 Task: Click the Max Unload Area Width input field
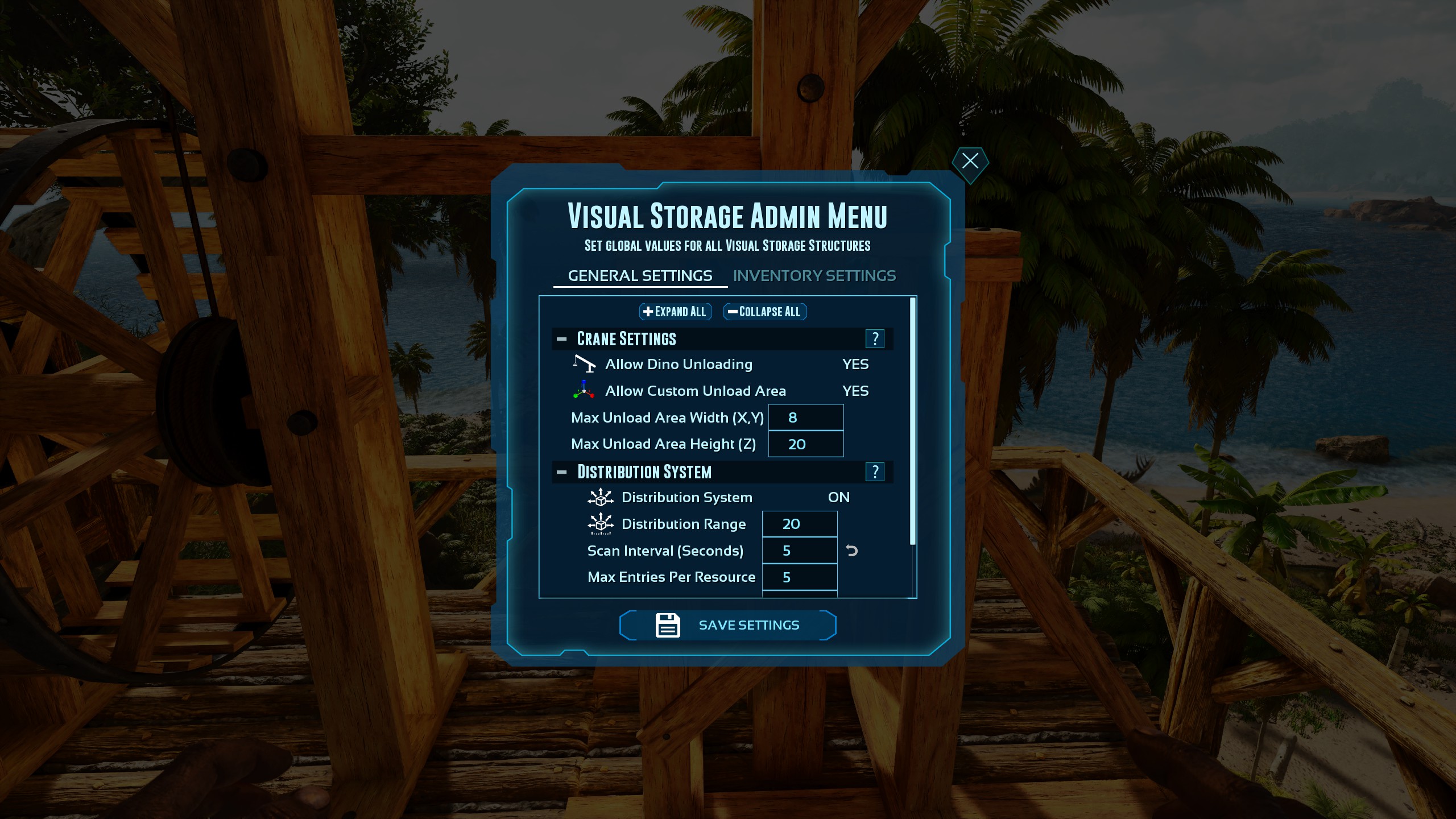click(806, 417)
